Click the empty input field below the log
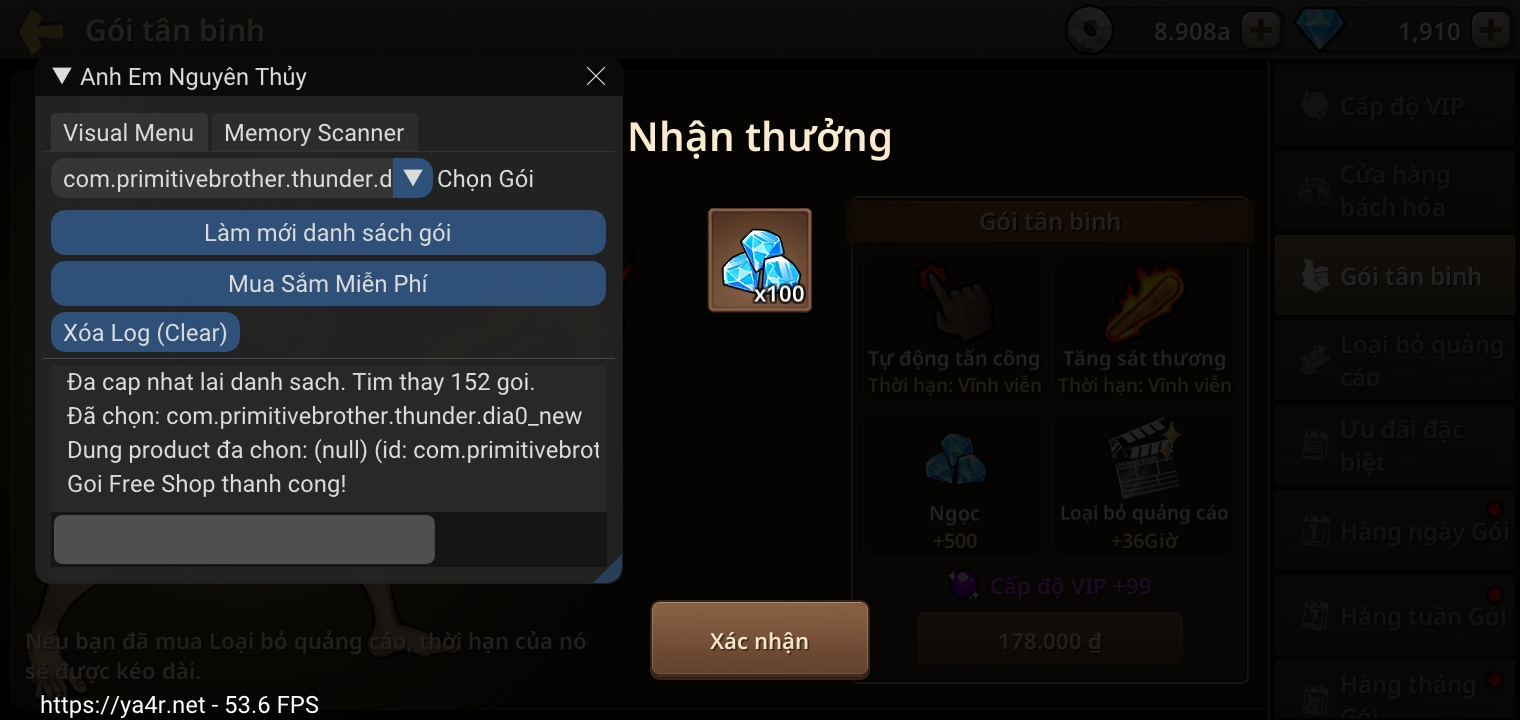 tap(243, 538)
